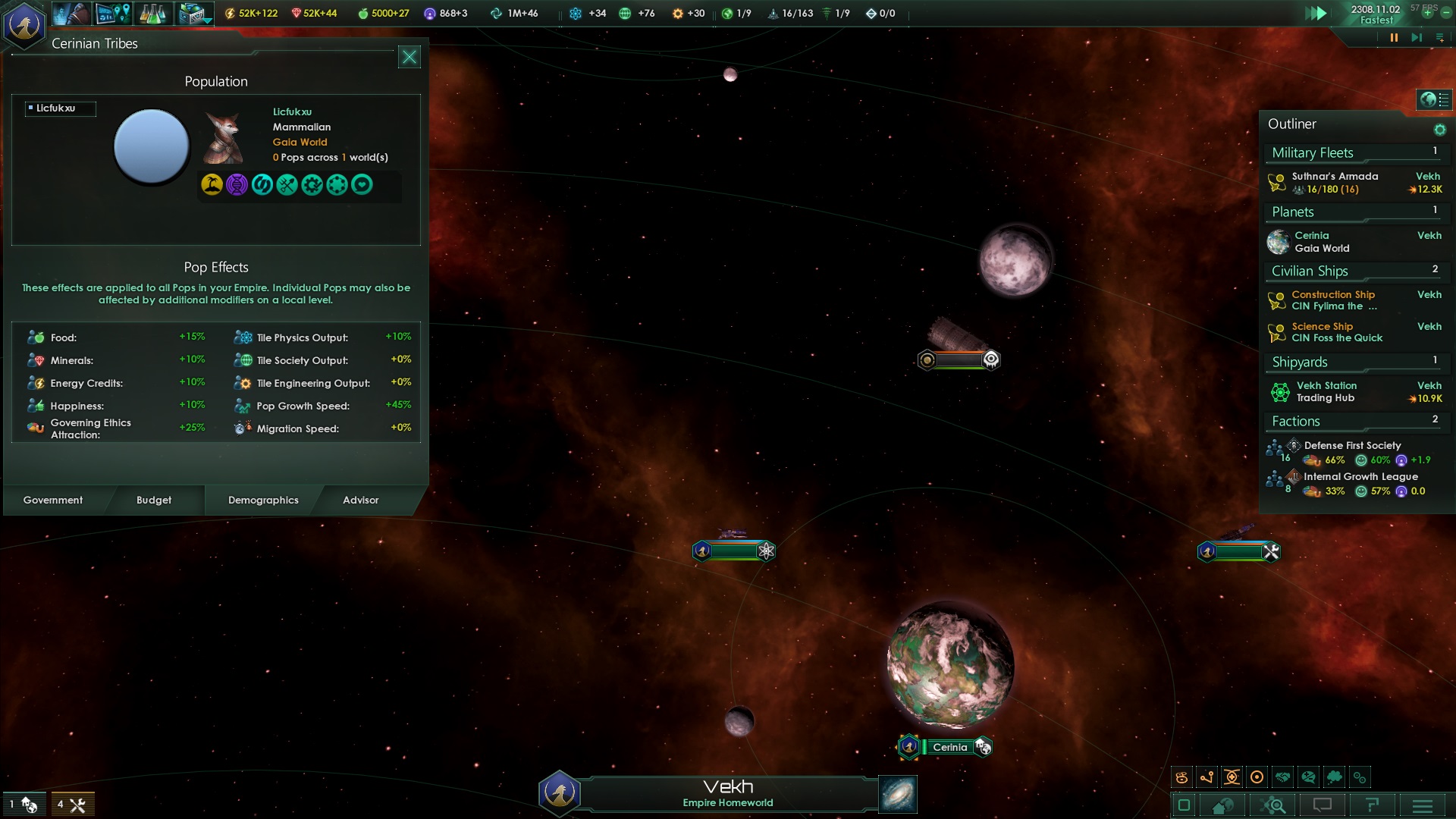Open the outliner settings gear
Viewport: 1456px width, 819px height.
[x=1439, y=130]
